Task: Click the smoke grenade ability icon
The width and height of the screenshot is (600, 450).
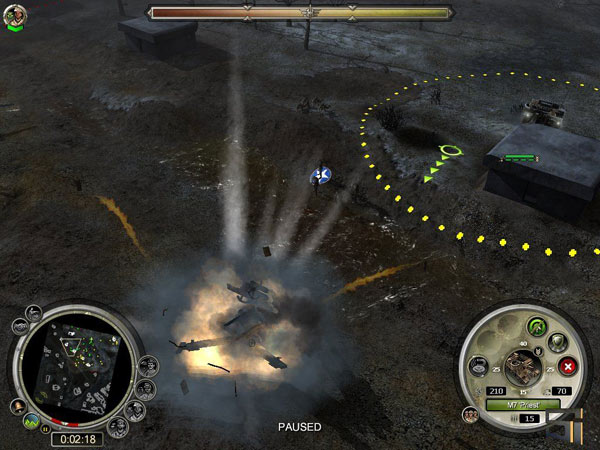Action: click(478, 366)
